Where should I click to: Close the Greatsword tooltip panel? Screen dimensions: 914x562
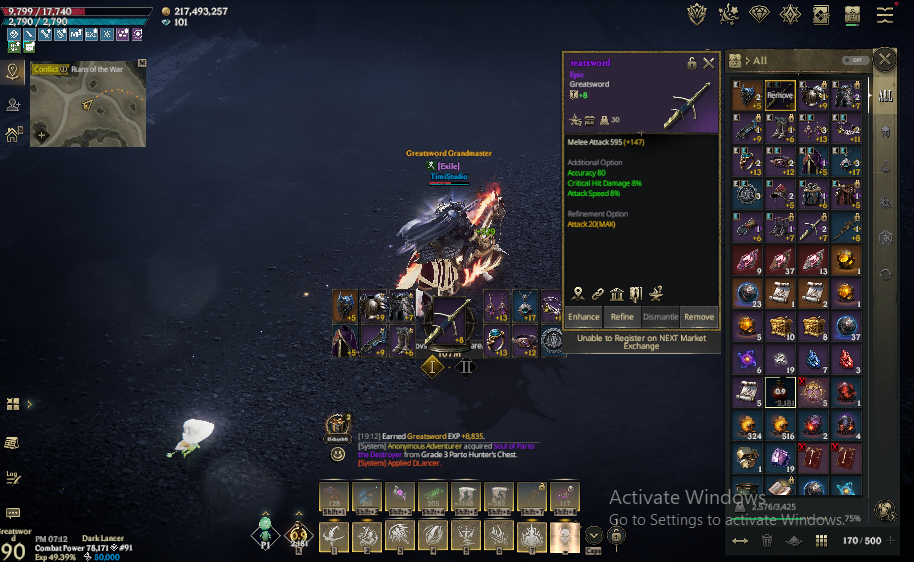coord(709,63)
